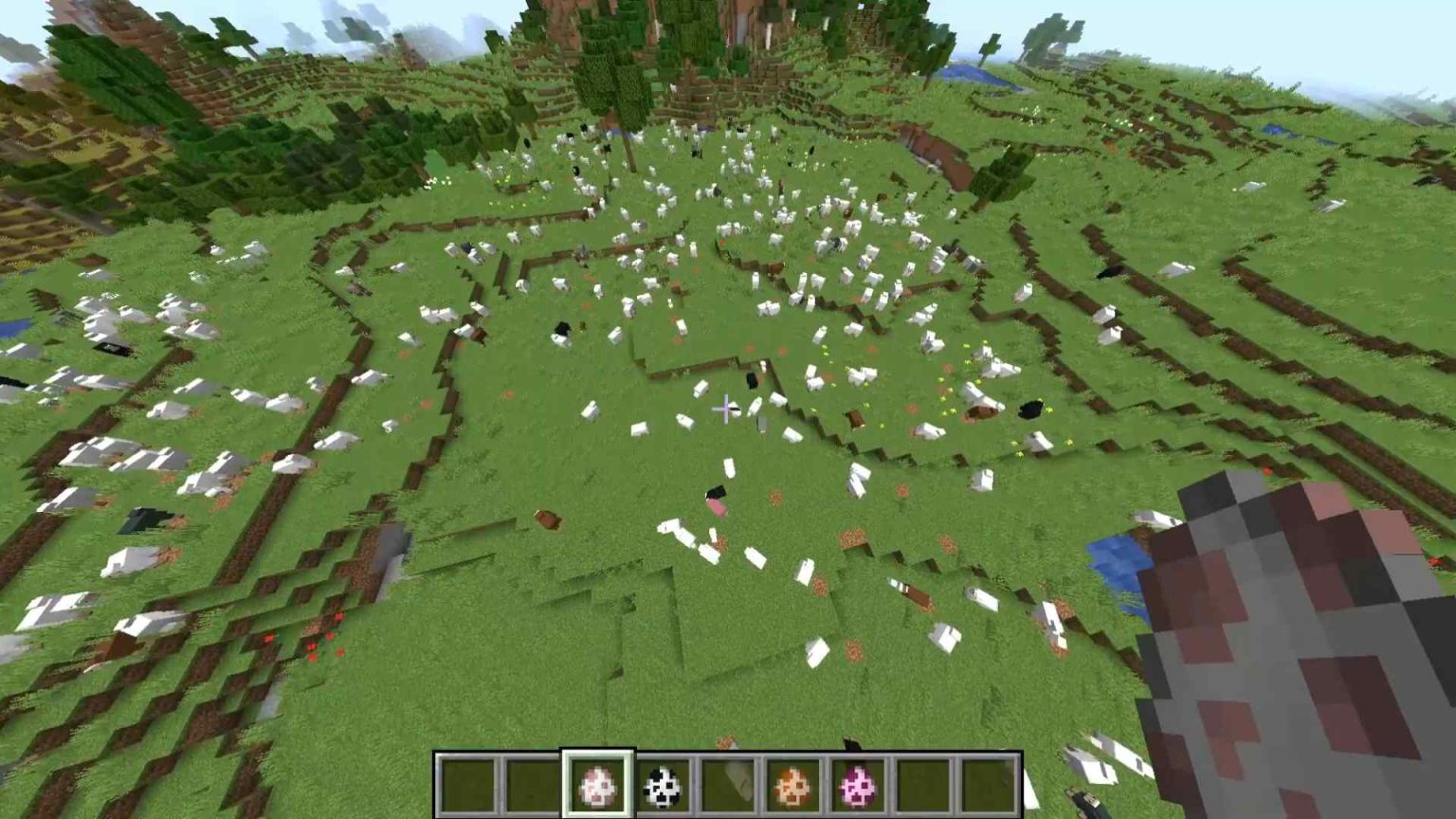This screenshot has height=819, width=1456.
Task: Select the black-and-white cow spawn egg
Action: coord(662,783)
